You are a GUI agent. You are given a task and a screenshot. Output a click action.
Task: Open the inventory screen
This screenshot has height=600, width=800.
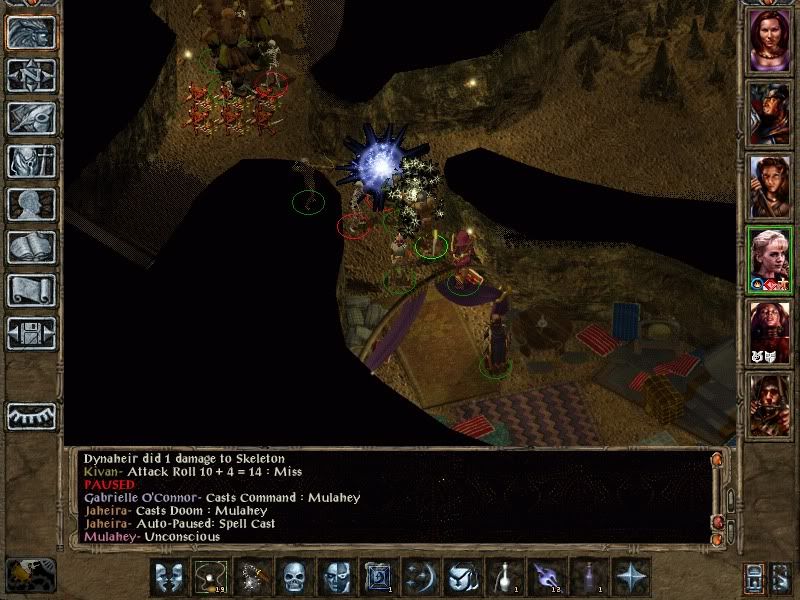(x=31, y=161)
